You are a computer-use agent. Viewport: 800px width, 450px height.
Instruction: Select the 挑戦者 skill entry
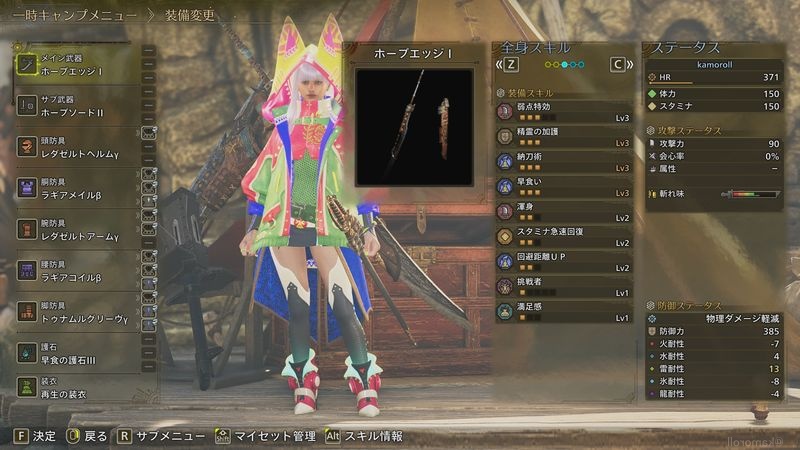565,286
